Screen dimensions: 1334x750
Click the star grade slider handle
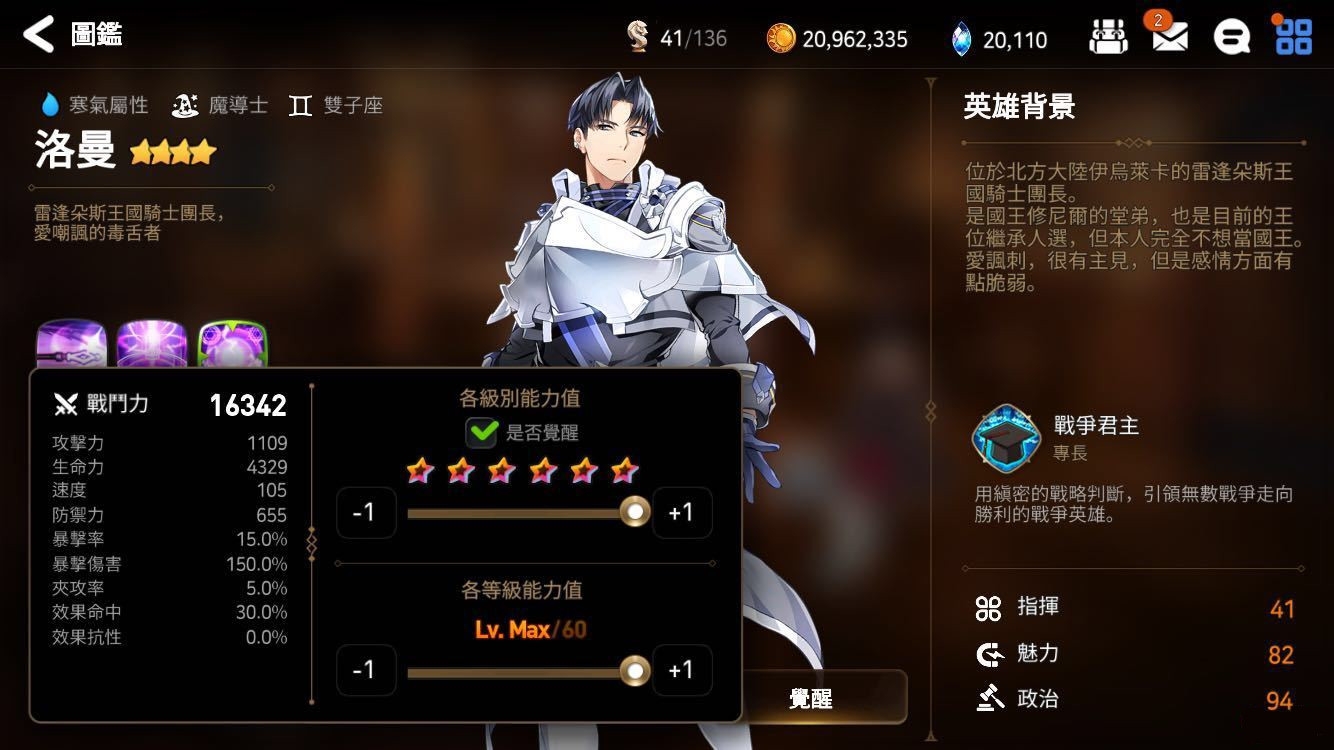(634, 512)
